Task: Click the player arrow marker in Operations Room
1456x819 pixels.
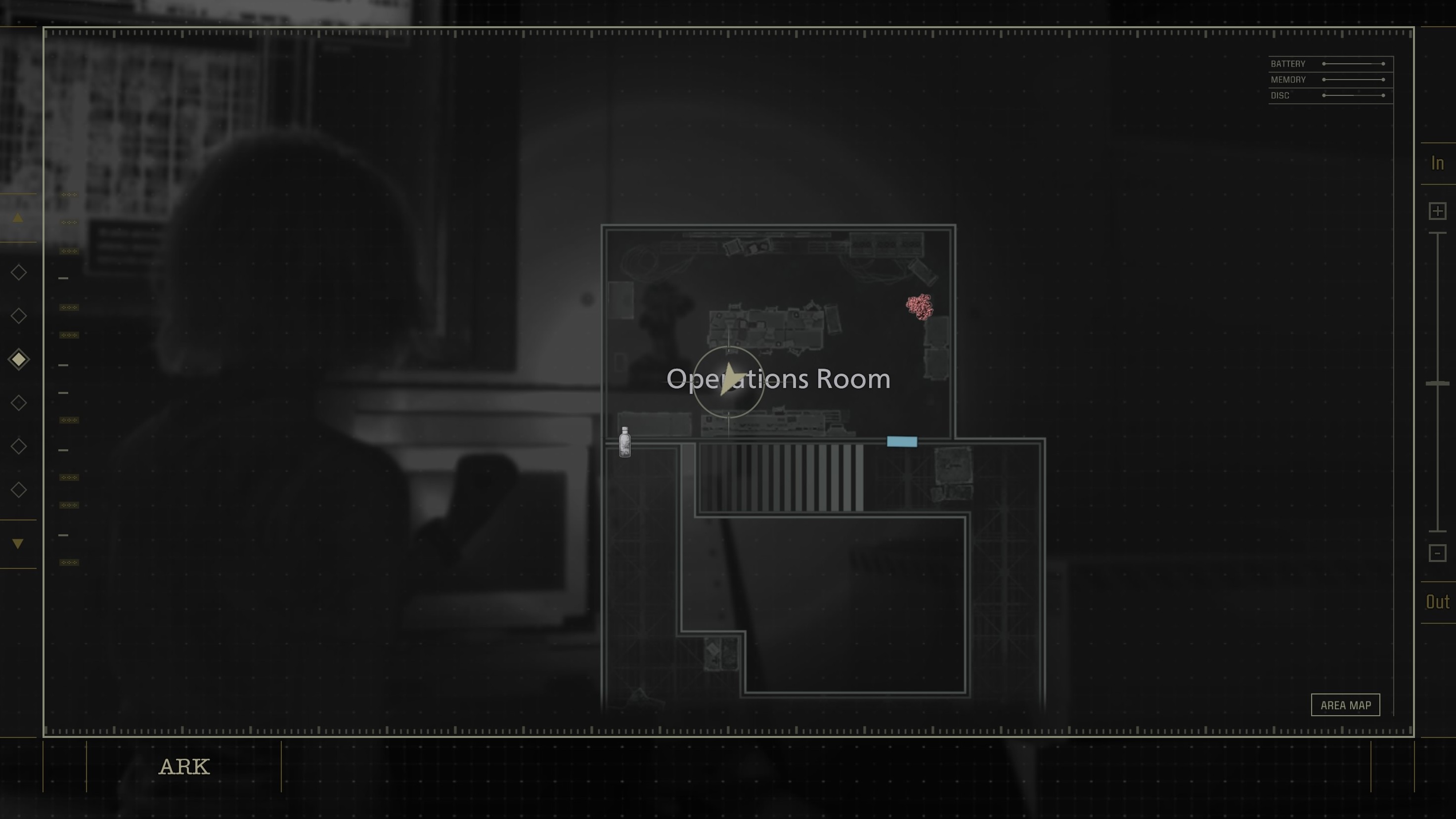Action: [x=730, y=379]
